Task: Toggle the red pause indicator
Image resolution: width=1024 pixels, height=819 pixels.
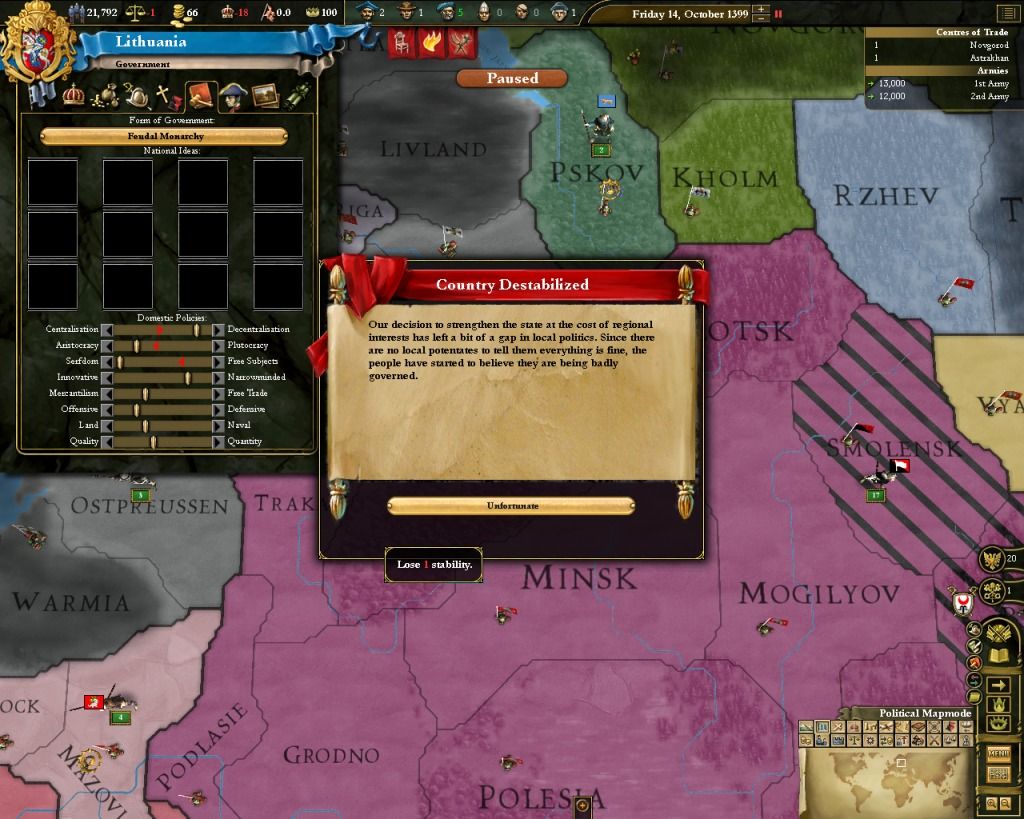Action: point(779,14)
